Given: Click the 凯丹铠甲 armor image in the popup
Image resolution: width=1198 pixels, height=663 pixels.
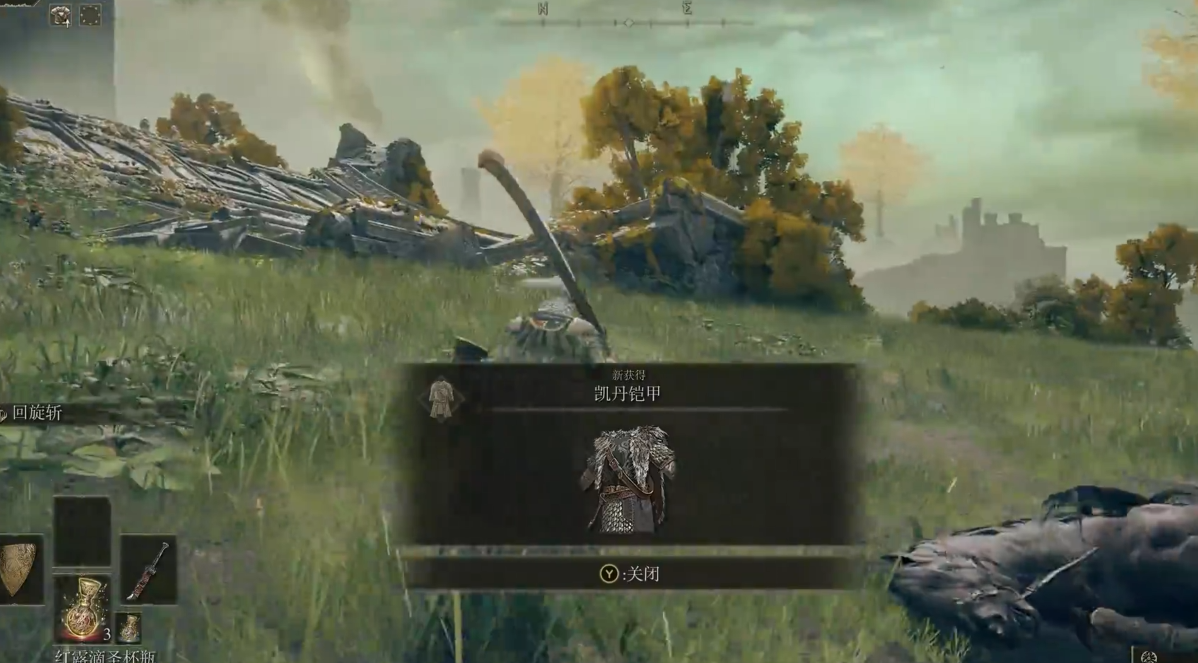Looking at the screenshot, I should (x=628, y=481).
